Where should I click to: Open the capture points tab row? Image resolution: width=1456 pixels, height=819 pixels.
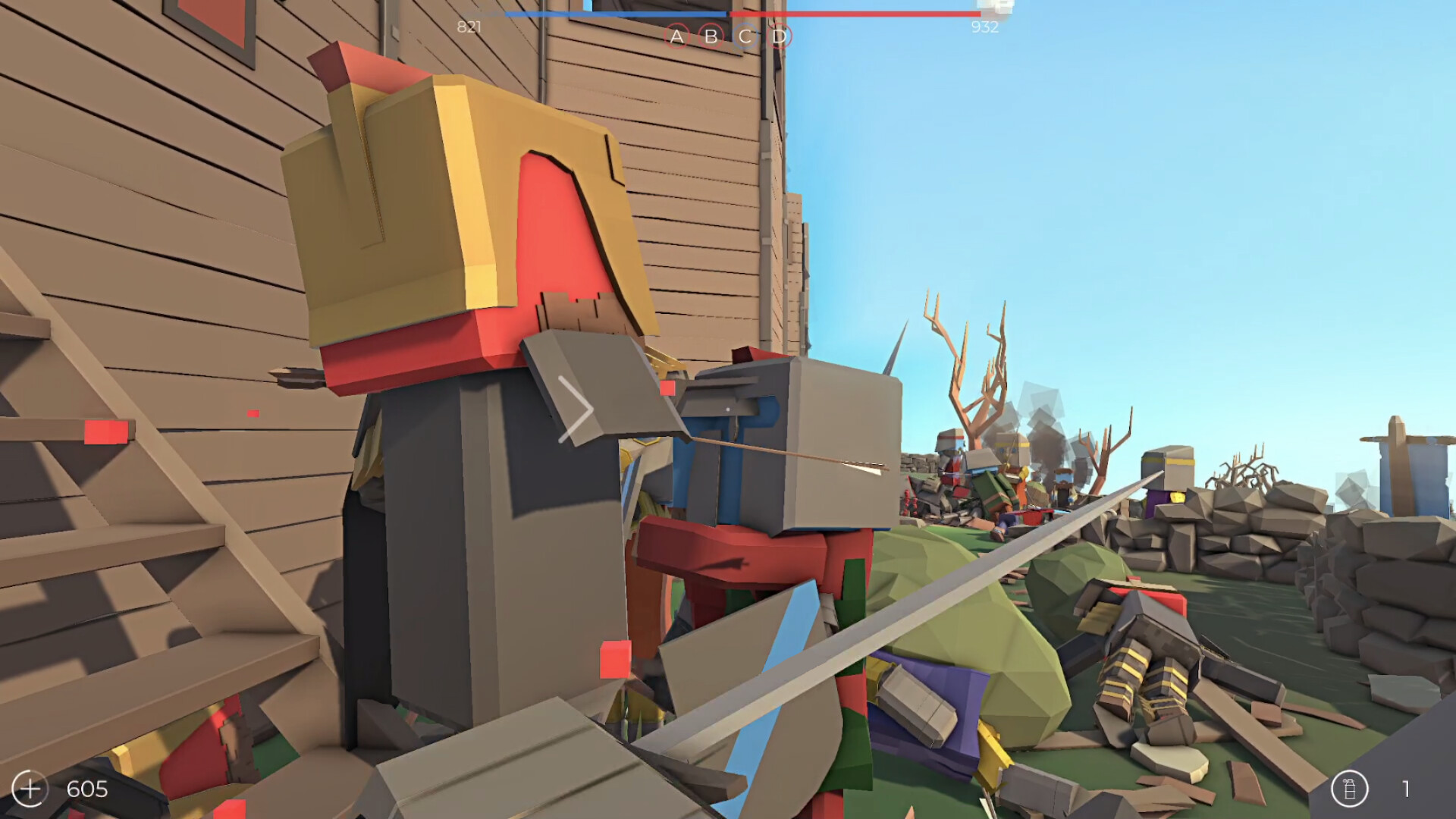pyautogui.click(x=728, y=36)
